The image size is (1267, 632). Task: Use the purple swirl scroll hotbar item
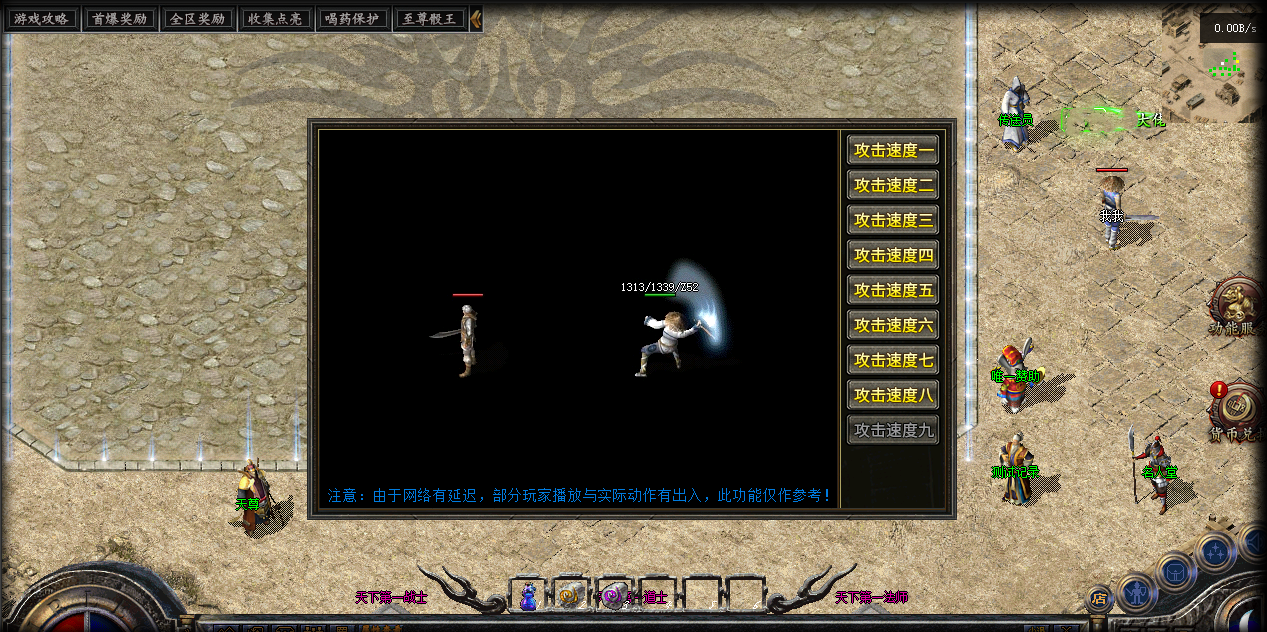click(x=613, y=596)
